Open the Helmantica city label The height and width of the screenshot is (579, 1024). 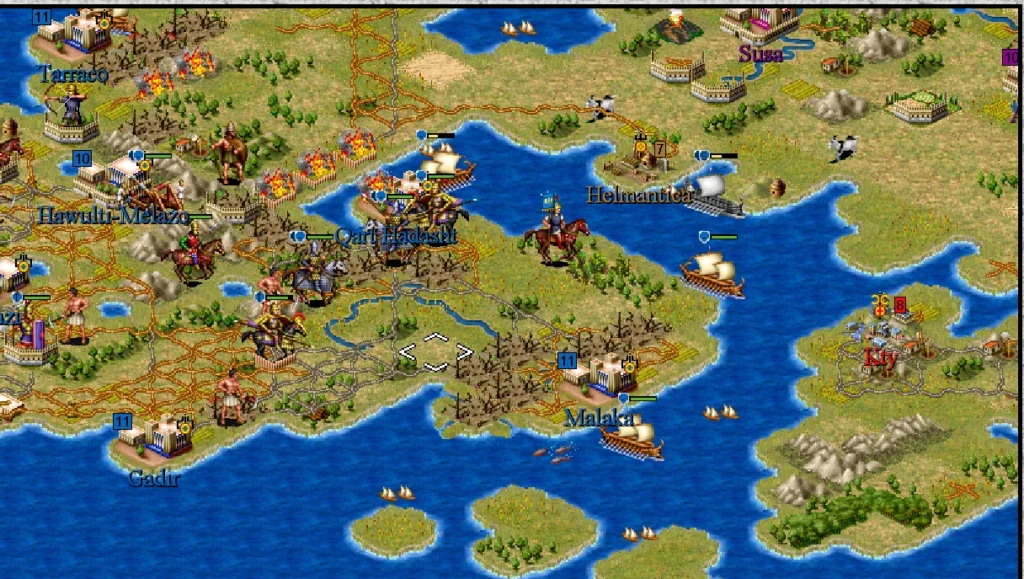pos(638,195)
